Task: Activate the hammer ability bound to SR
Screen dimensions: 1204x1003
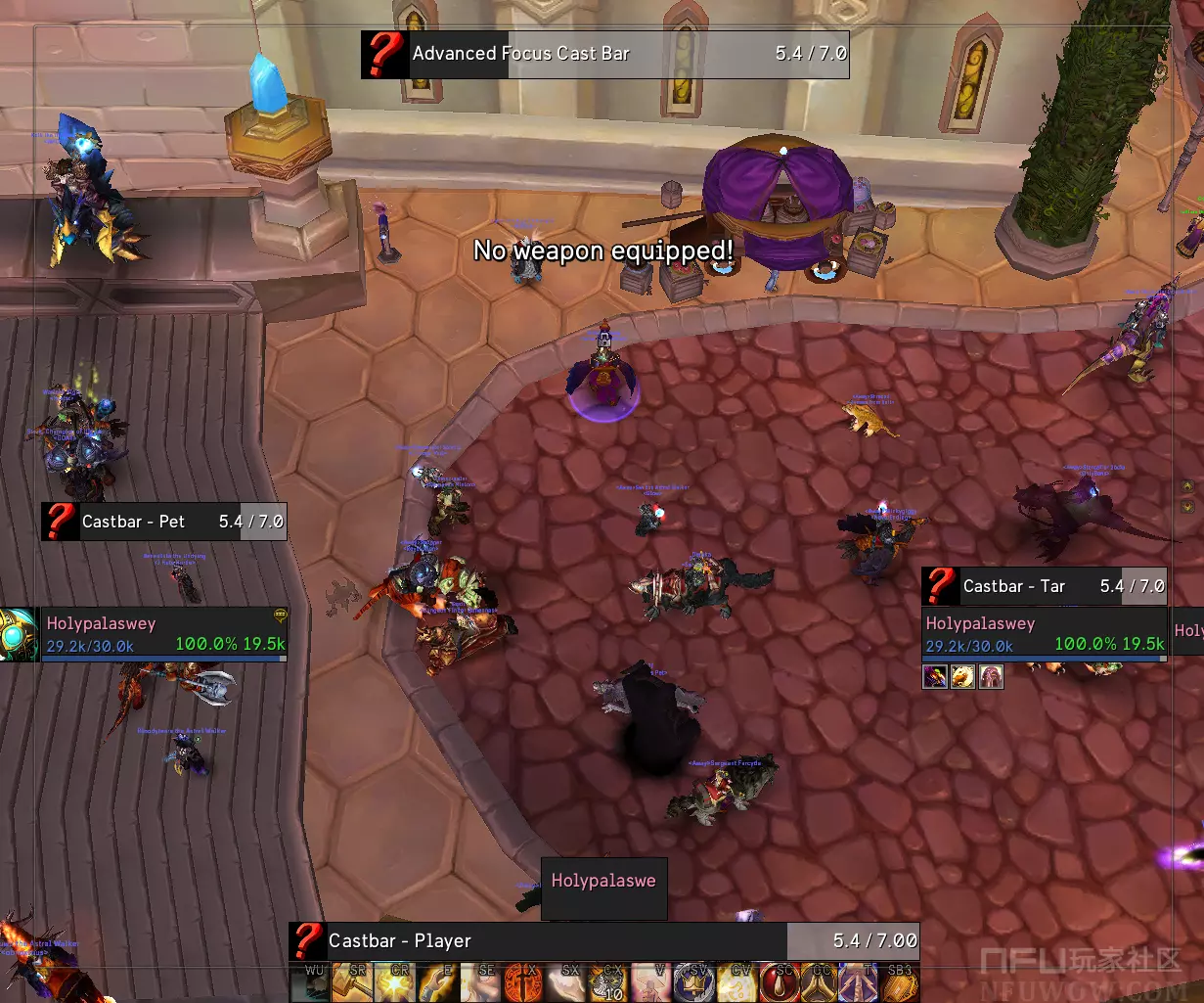Action: click(353, 983)
